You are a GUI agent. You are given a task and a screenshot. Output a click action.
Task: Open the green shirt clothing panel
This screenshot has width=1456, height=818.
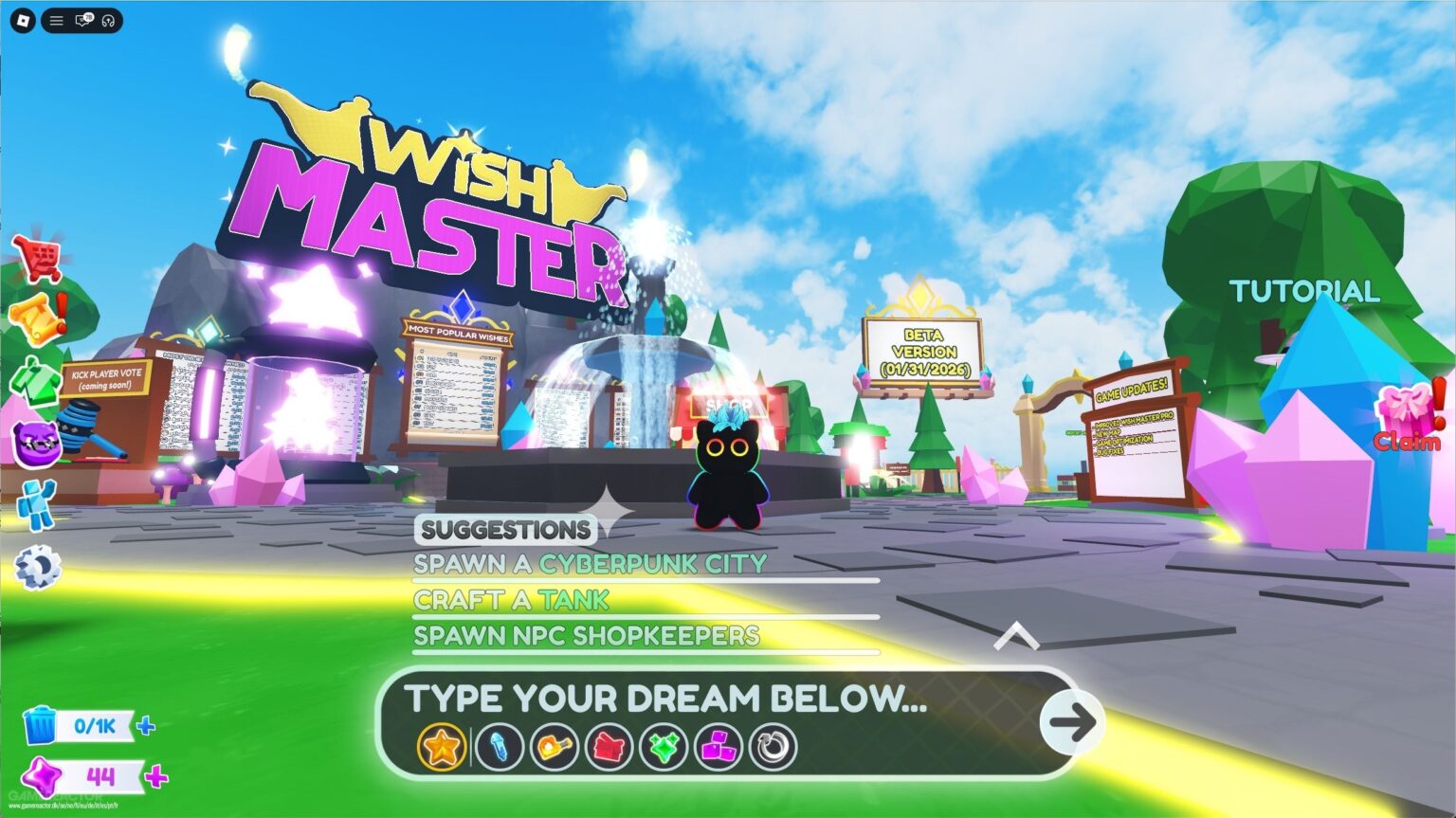pyautogui.click(x=35, y=379)
